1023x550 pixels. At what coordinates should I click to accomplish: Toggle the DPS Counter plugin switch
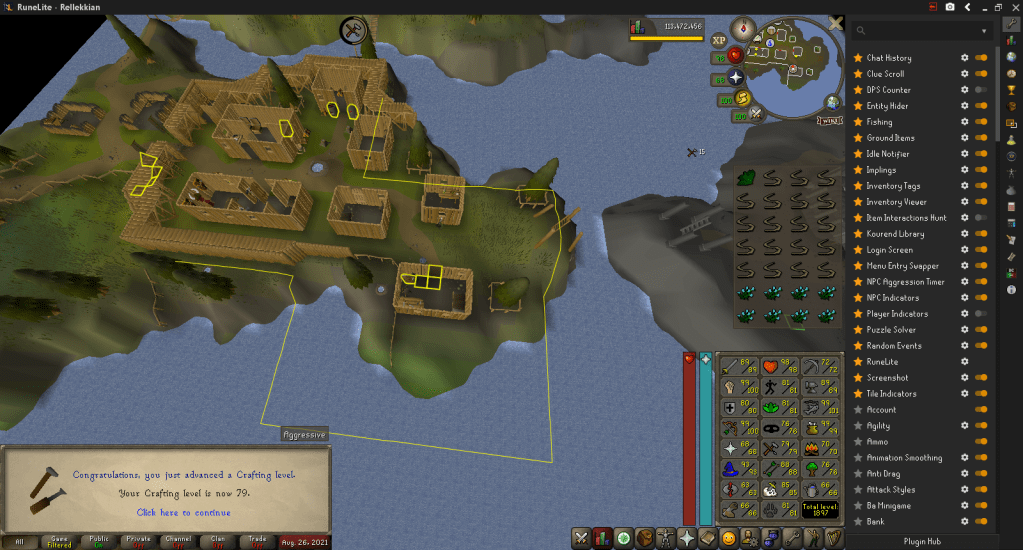pos(981,90)
